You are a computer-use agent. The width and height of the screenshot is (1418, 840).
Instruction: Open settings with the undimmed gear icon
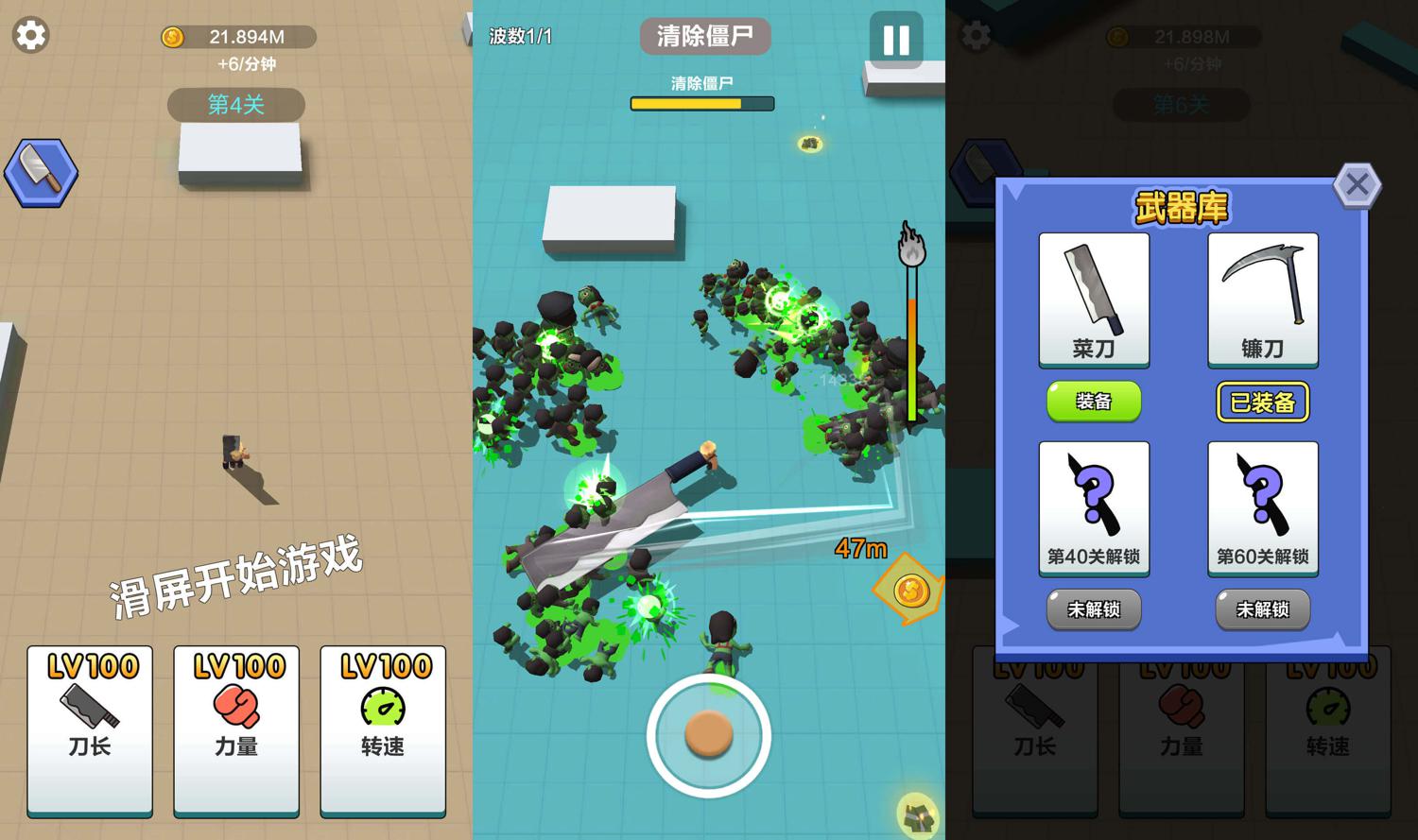(x=30, y=36)
